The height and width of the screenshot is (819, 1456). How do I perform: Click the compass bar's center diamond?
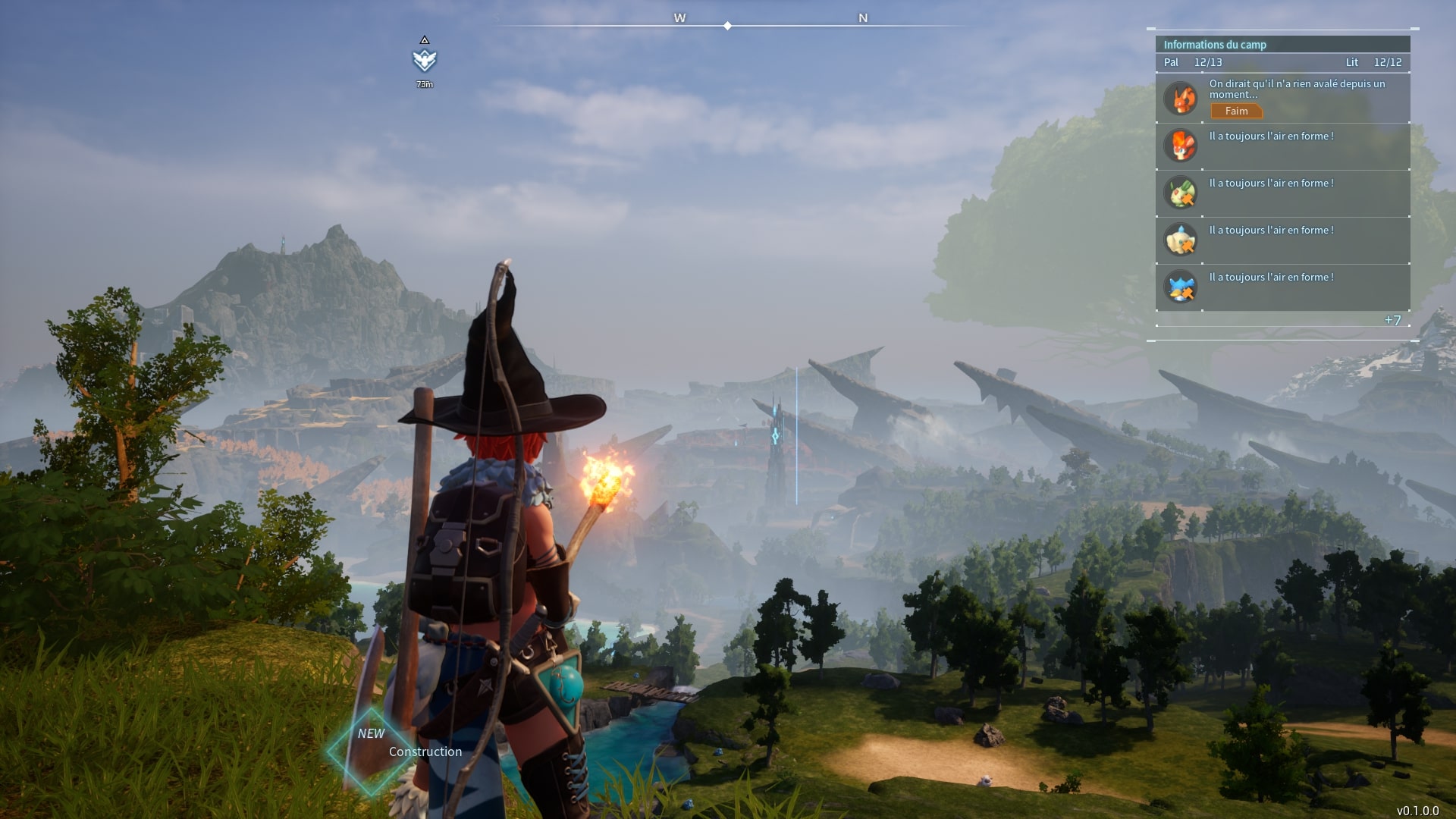(x=728, y=26)
